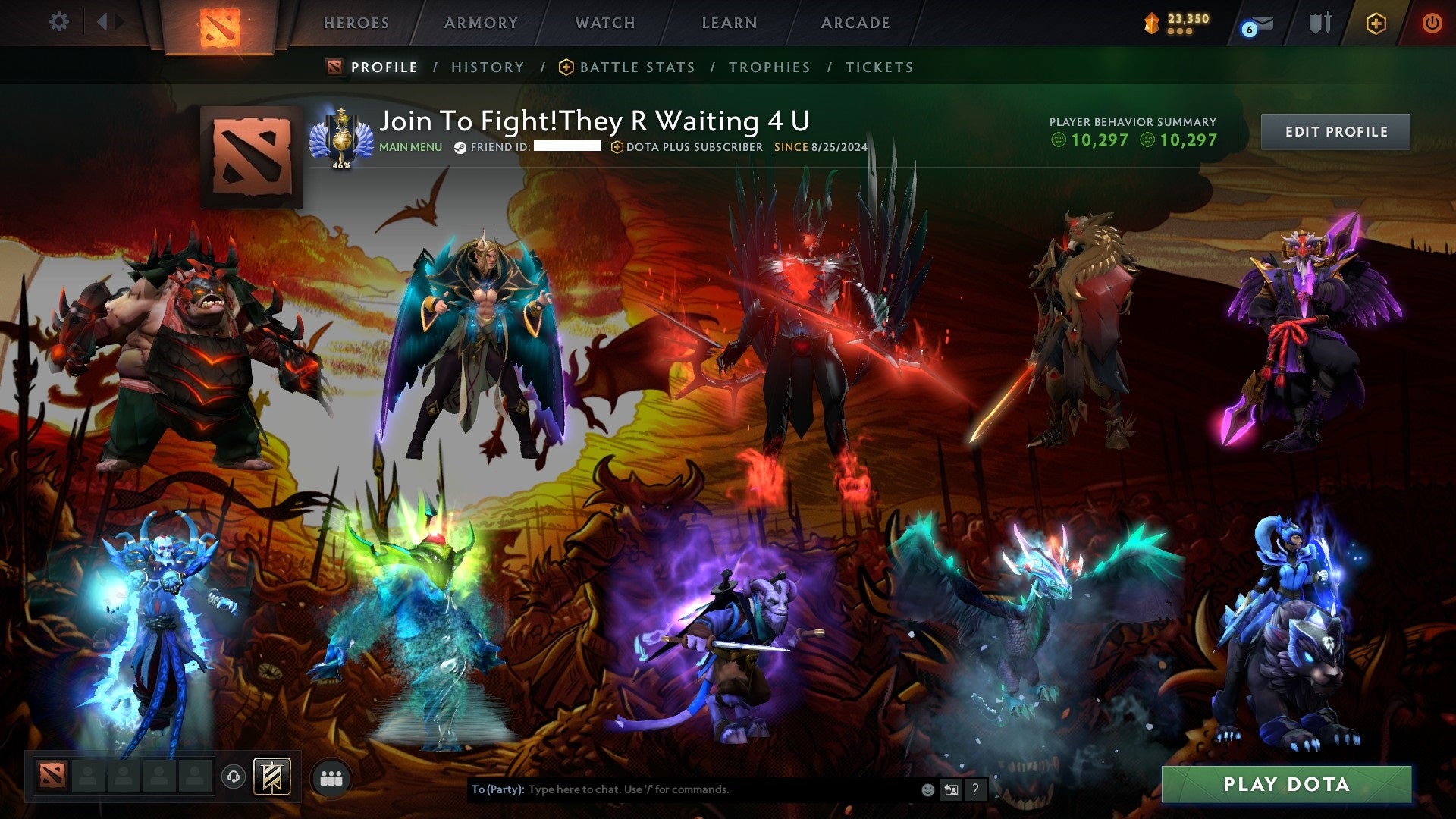Click the shards currency icon
The width and height of the screenshot is (1456, 819).
[x=1149, y=21]
